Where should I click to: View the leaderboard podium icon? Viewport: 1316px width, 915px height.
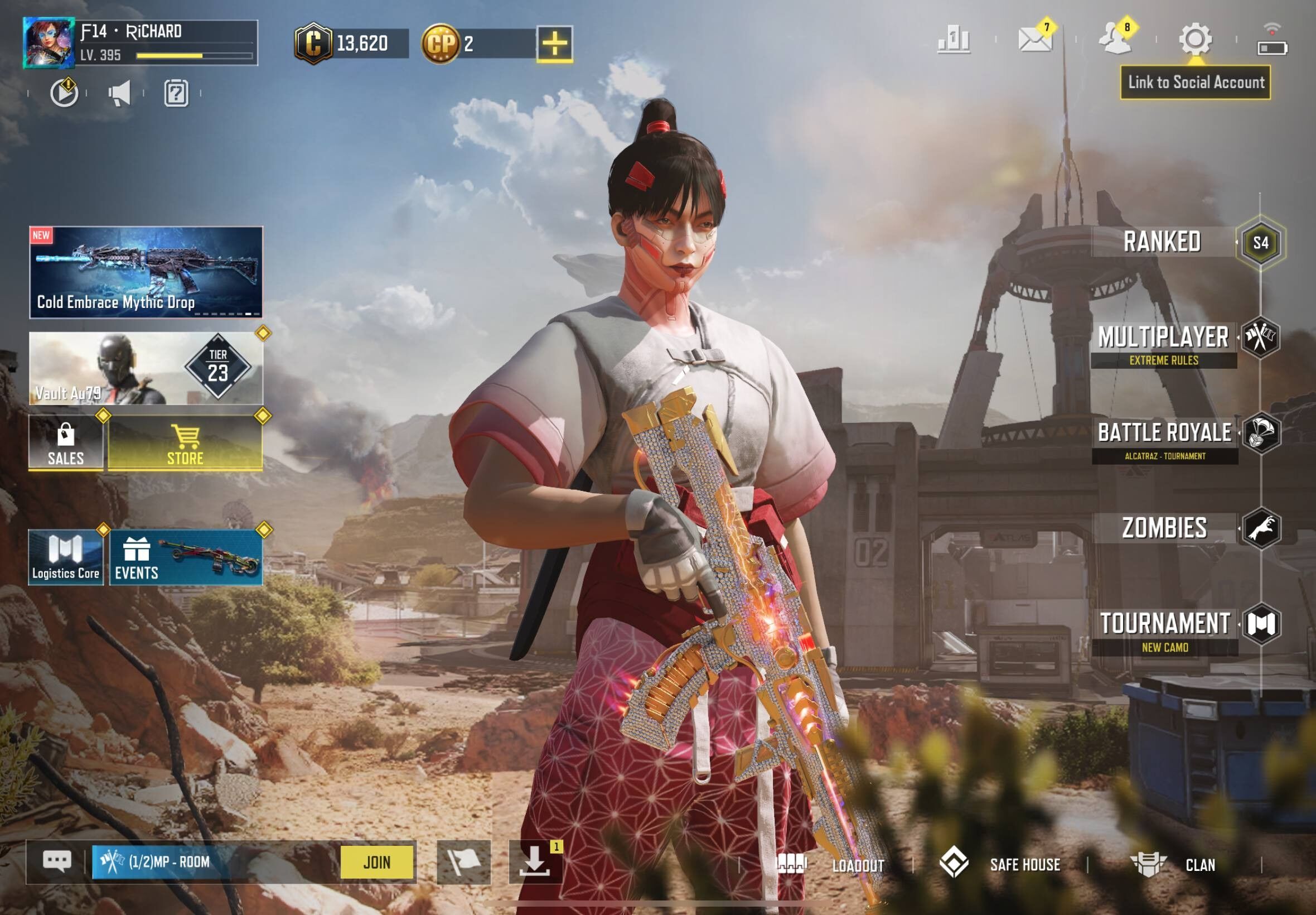954,40
